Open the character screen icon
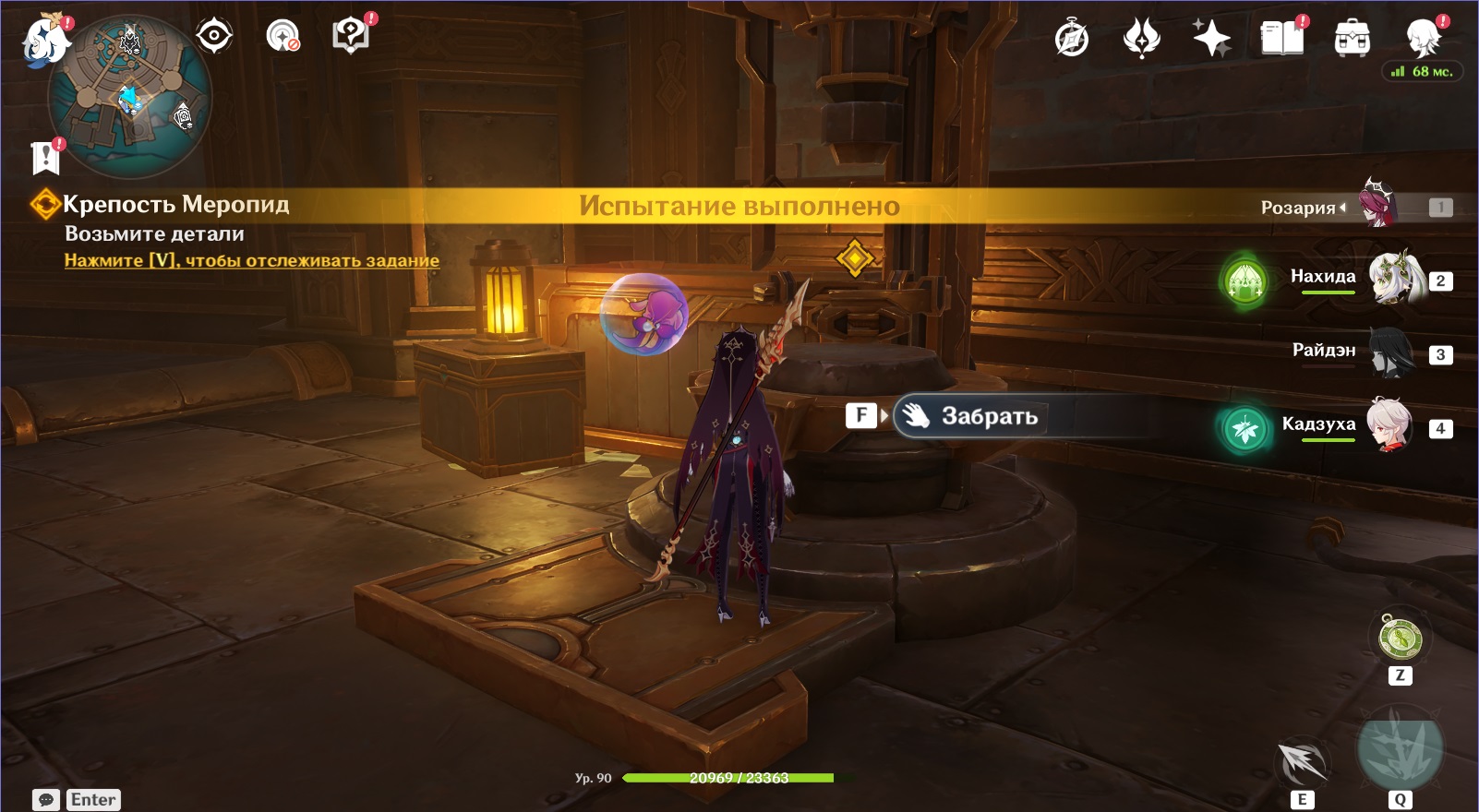The height and width of the screenshot is (812, 1479). [1423, 39]
